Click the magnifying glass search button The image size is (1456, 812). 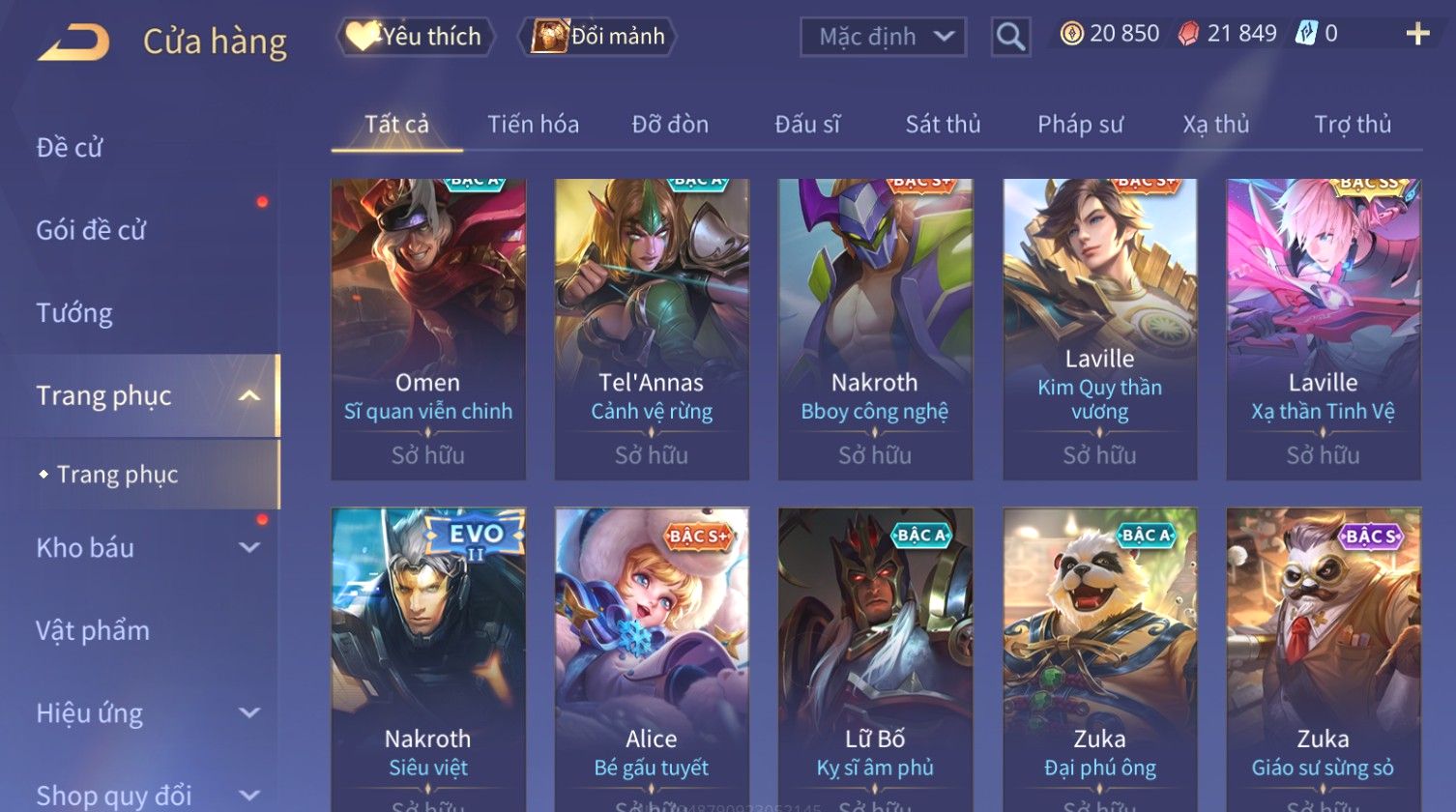click(x=1010, y=38)
